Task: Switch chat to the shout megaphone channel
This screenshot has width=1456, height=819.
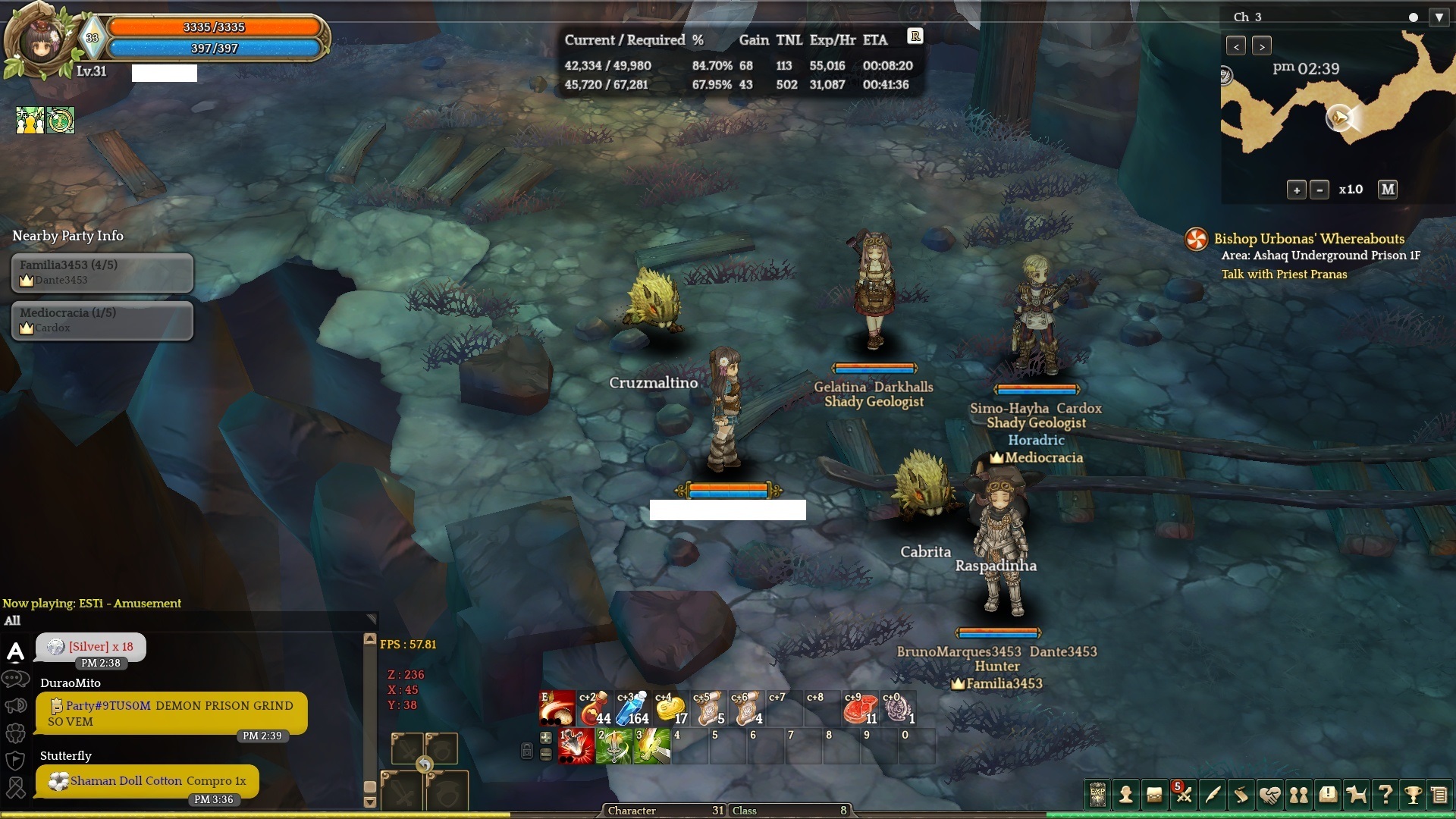Action: 16,706
